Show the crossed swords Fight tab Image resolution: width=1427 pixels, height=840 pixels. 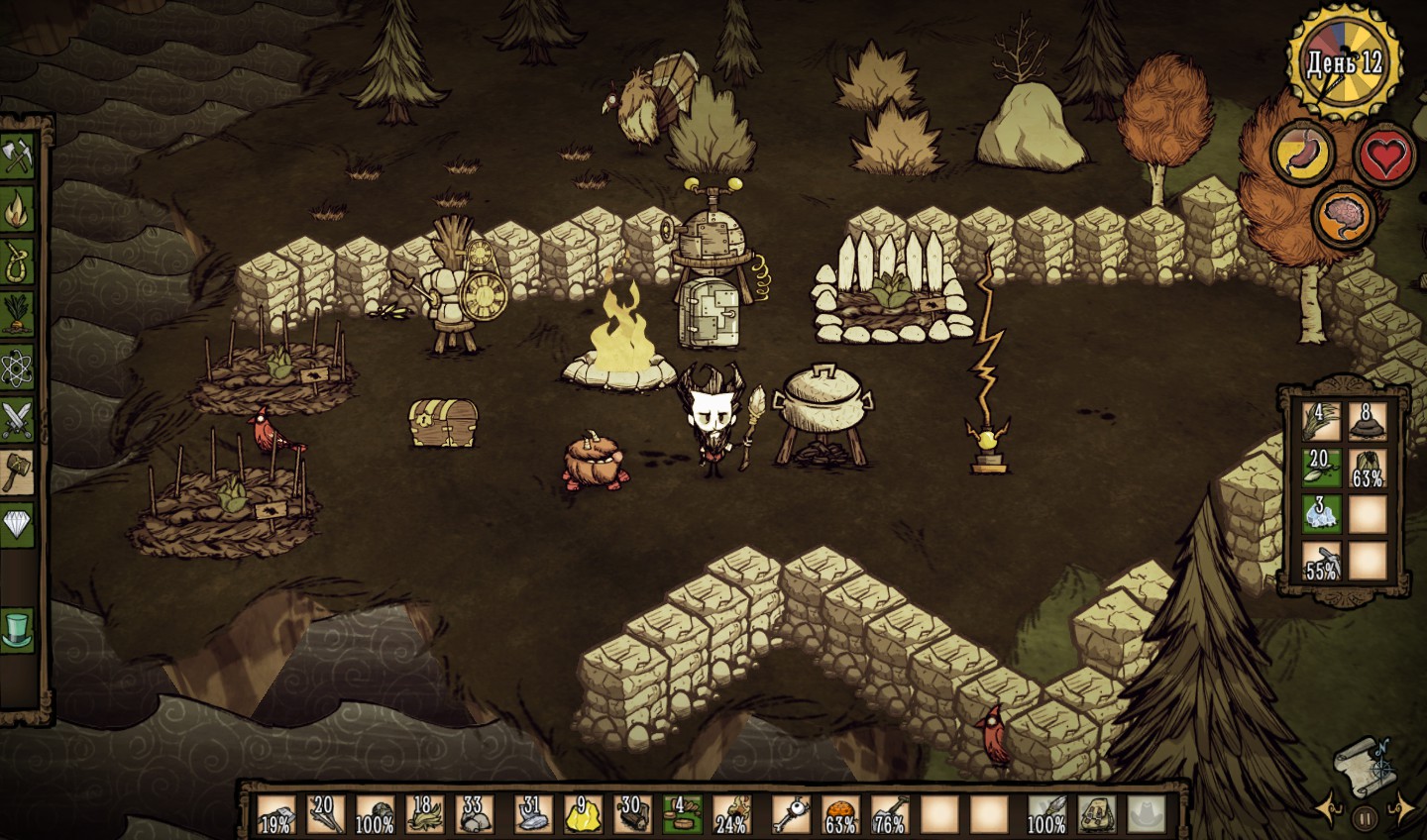(x=19, y=421)
